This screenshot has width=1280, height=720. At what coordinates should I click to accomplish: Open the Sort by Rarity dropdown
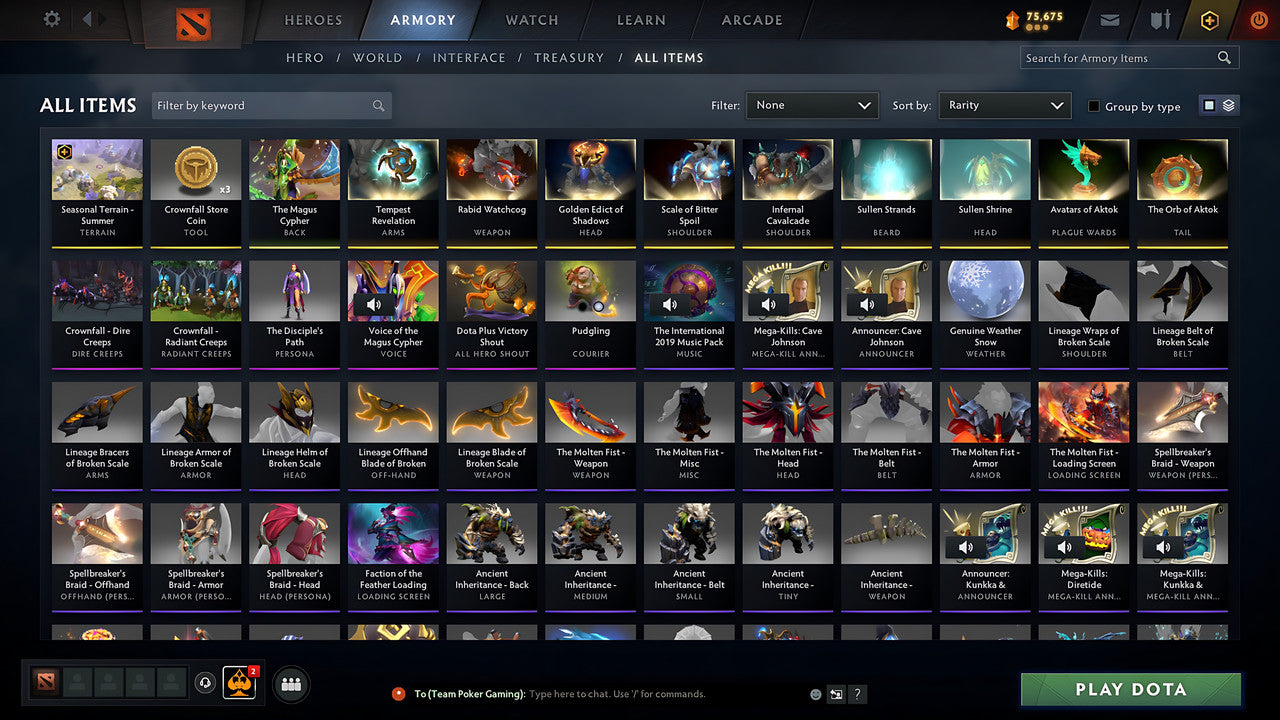click(x=1004, y=105)
